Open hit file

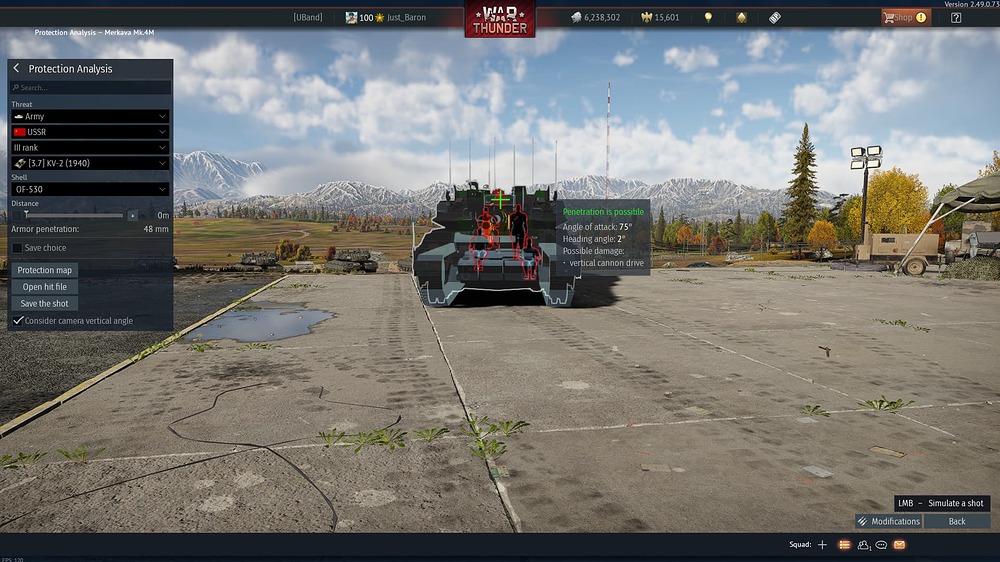45,287
